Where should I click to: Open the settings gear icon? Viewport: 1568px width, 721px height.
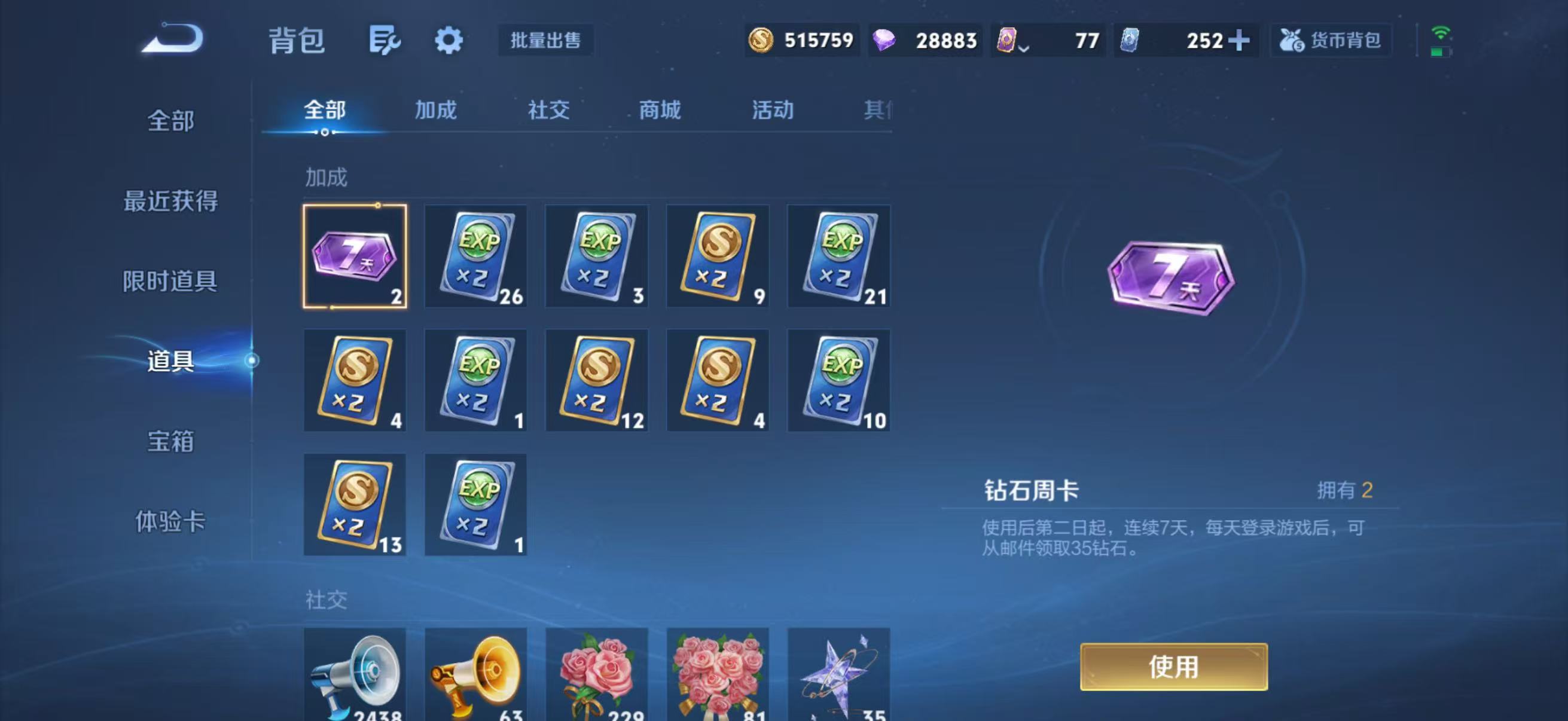(x=449, y=40)
